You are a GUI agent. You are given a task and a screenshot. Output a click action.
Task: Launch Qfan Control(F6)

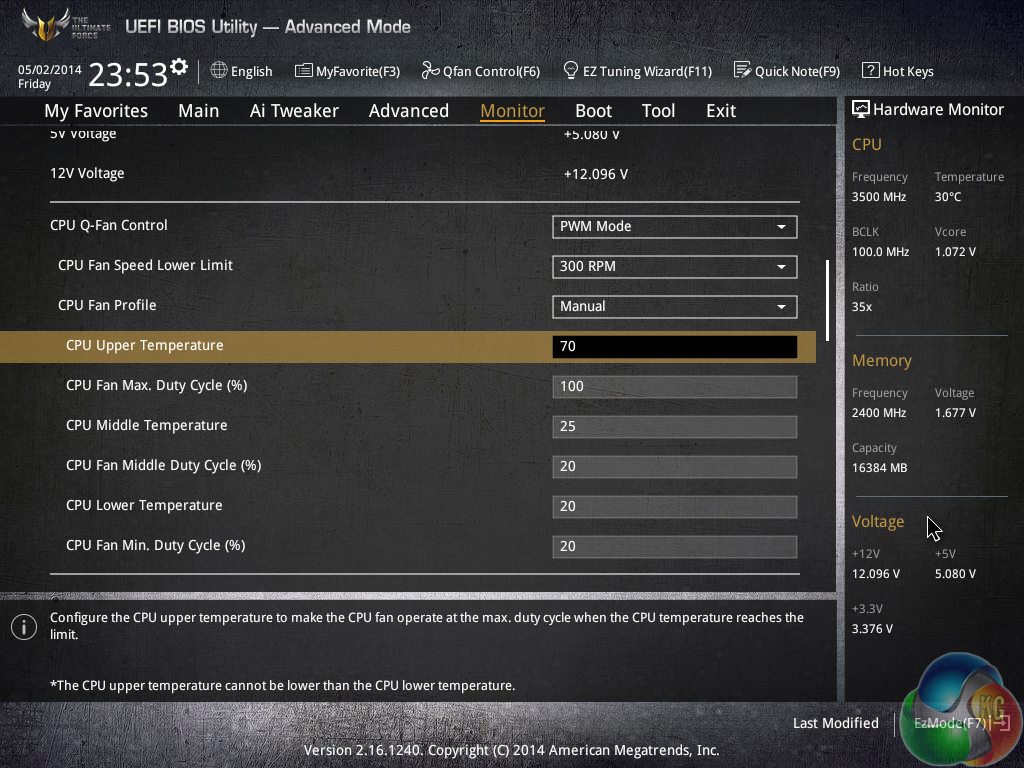480,71
